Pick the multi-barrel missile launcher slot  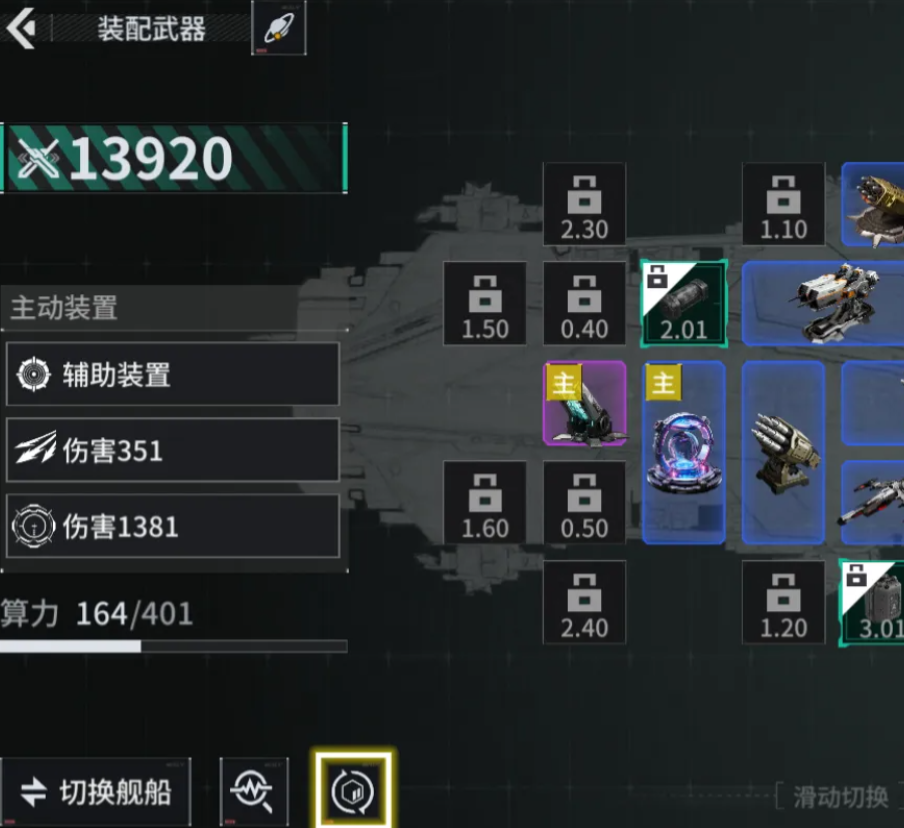[x=783, y=452]
